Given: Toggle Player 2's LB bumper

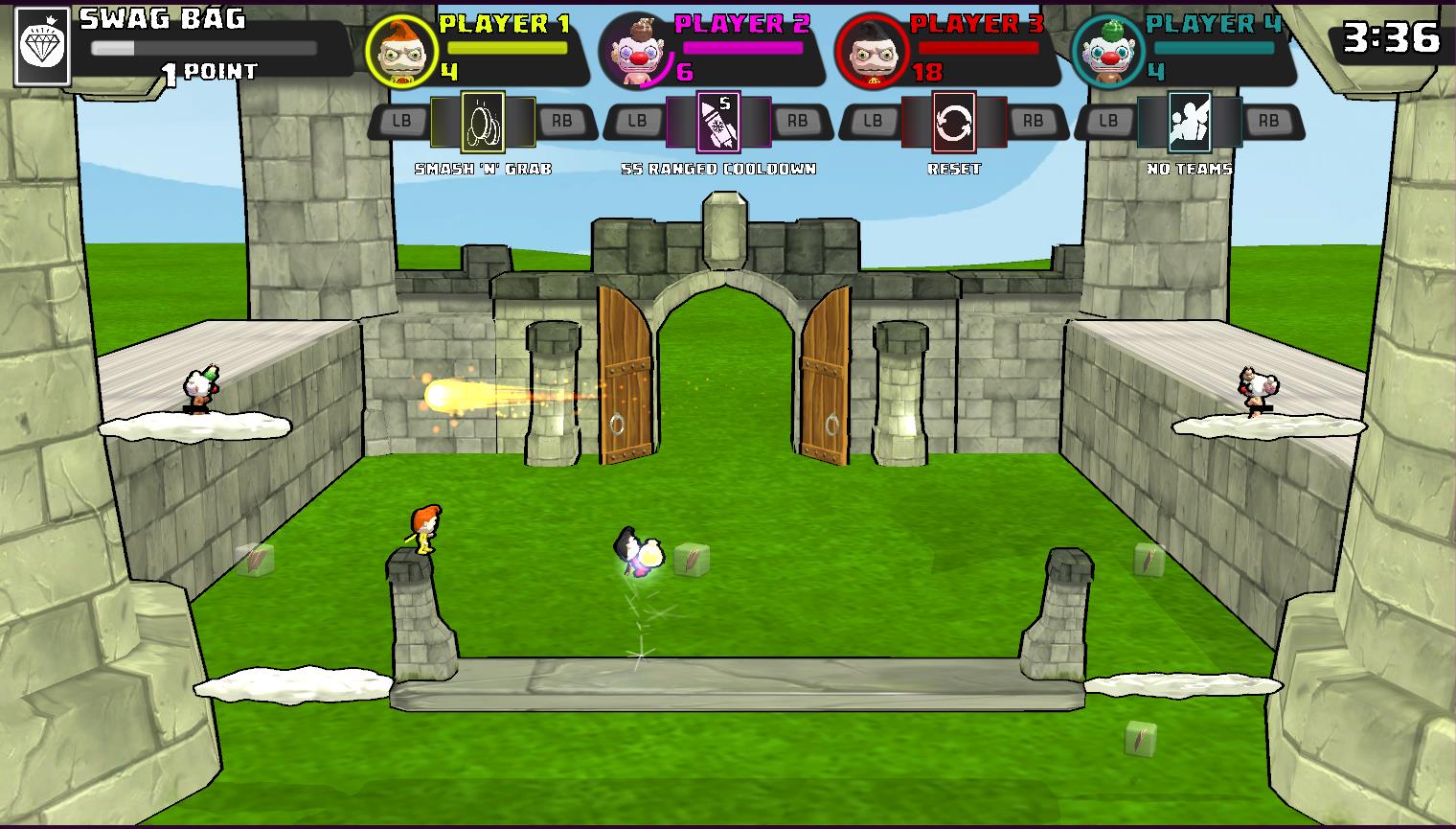Looking at the screenshot, I should coord(637,121).
